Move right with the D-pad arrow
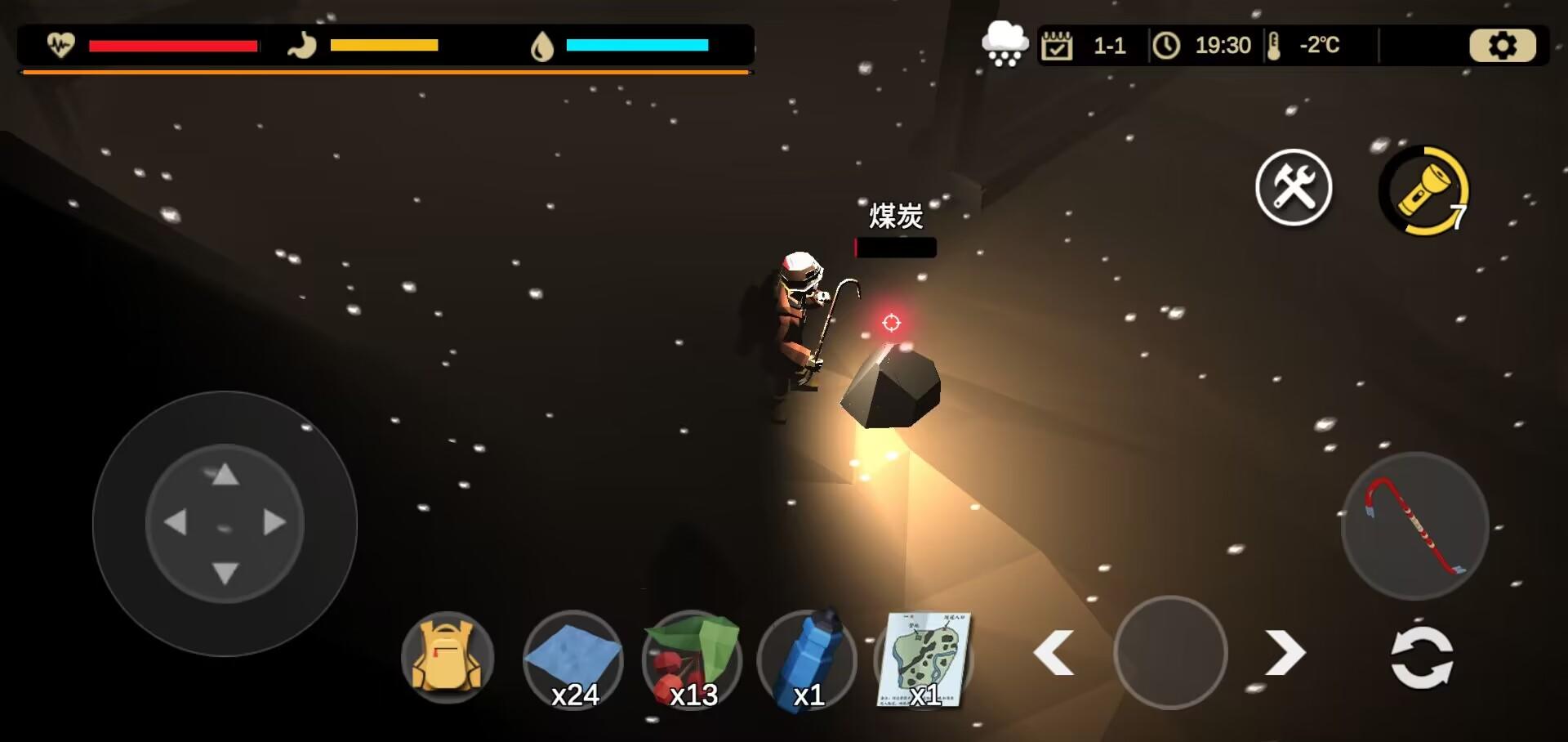The height and width of the screenshot is (742, 1568). [x=274, y=523]
